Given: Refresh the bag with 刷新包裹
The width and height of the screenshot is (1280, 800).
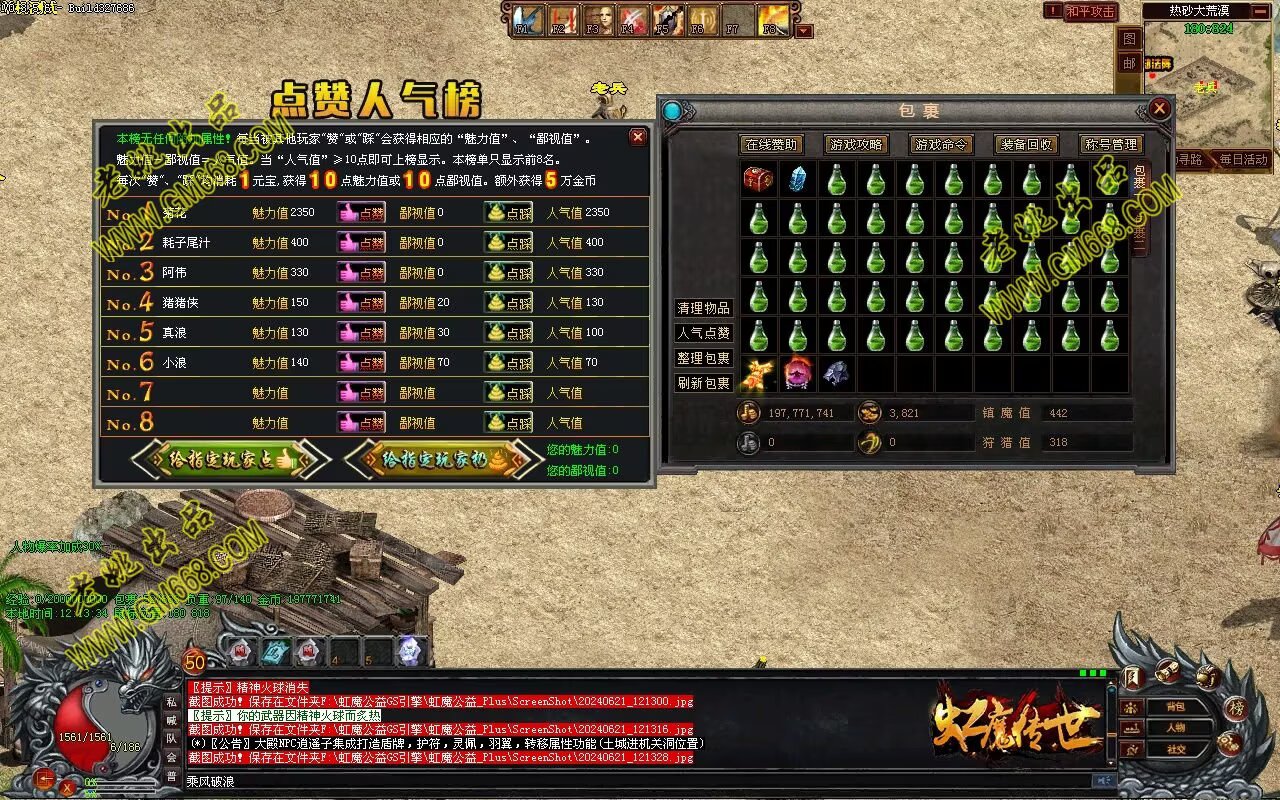Looking at the screenshot, I should tap(704, 383).
